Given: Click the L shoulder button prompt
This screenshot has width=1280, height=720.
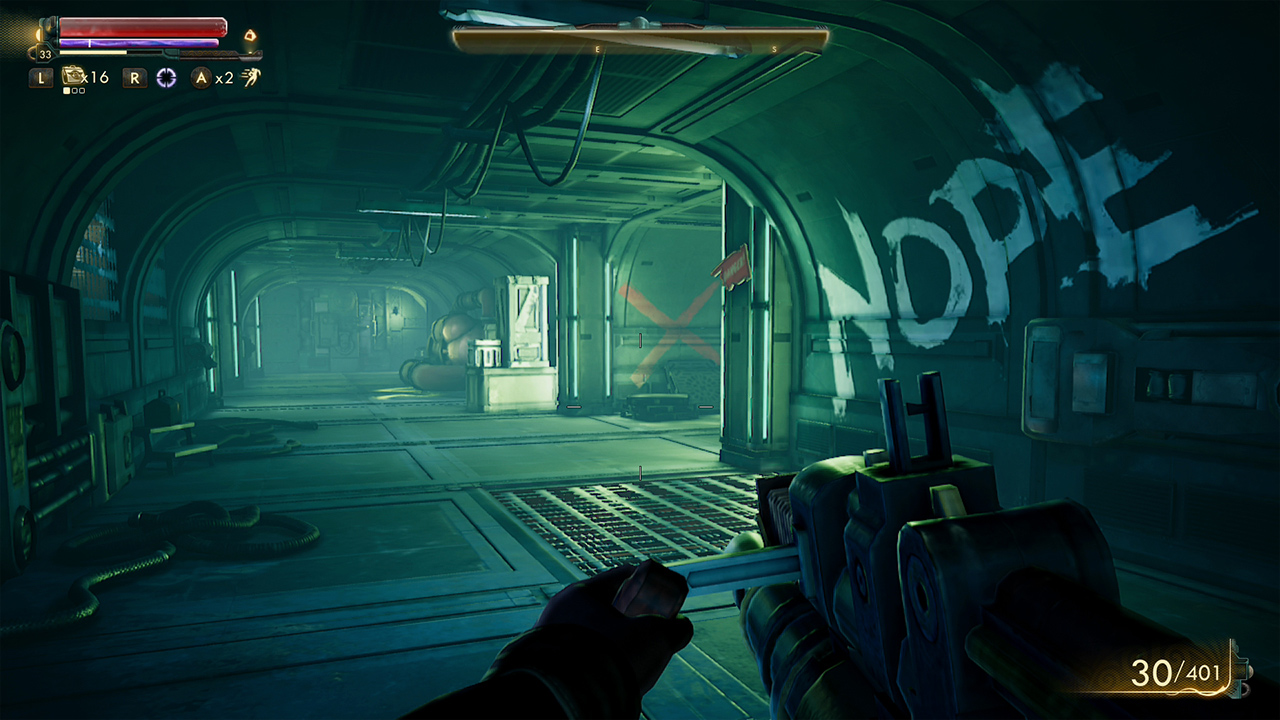Looking at the screenshot, I should point(41,77).
